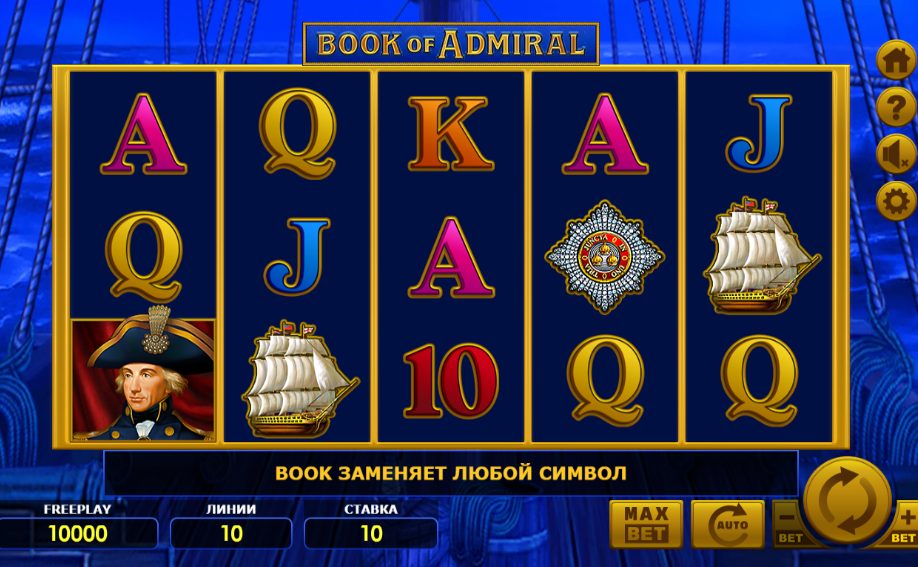Go to the home screen
The height and width of the screenshot is (567, 918).
click(x=895, y=60)
